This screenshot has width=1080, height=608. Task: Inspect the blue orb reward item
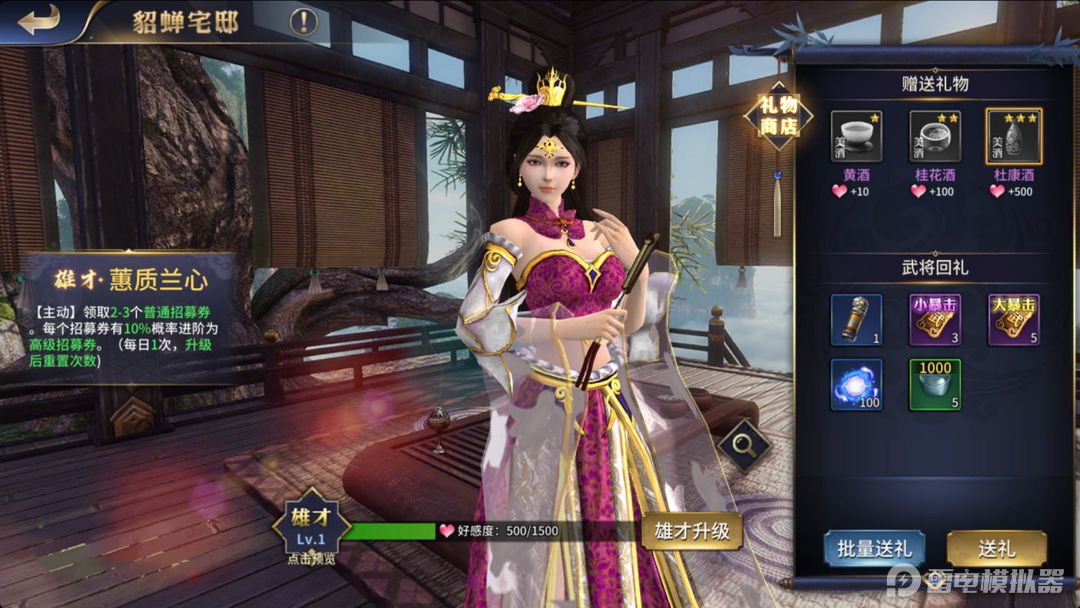857,385
